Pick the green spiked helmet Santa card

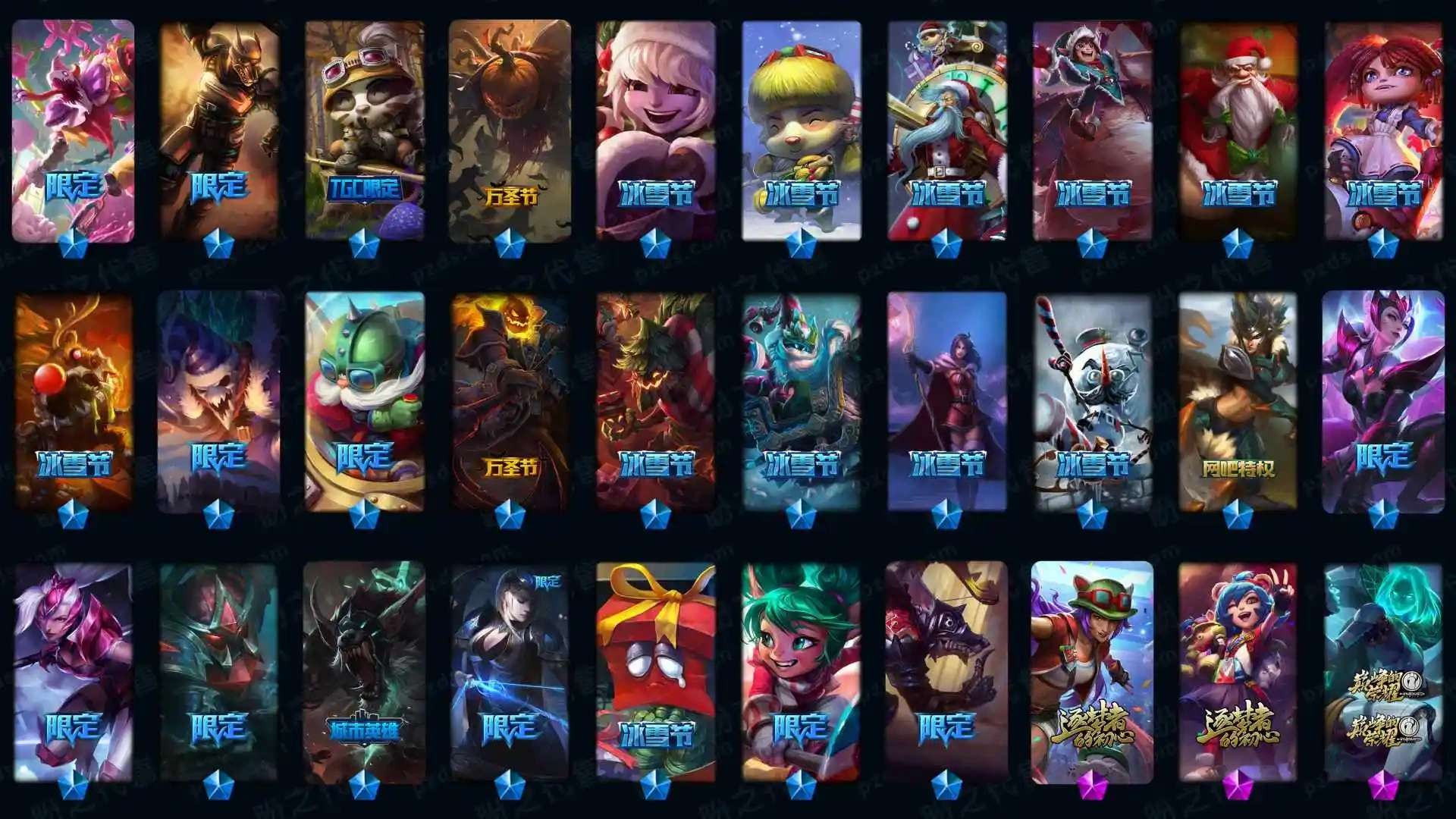click(x=365, y=402)
